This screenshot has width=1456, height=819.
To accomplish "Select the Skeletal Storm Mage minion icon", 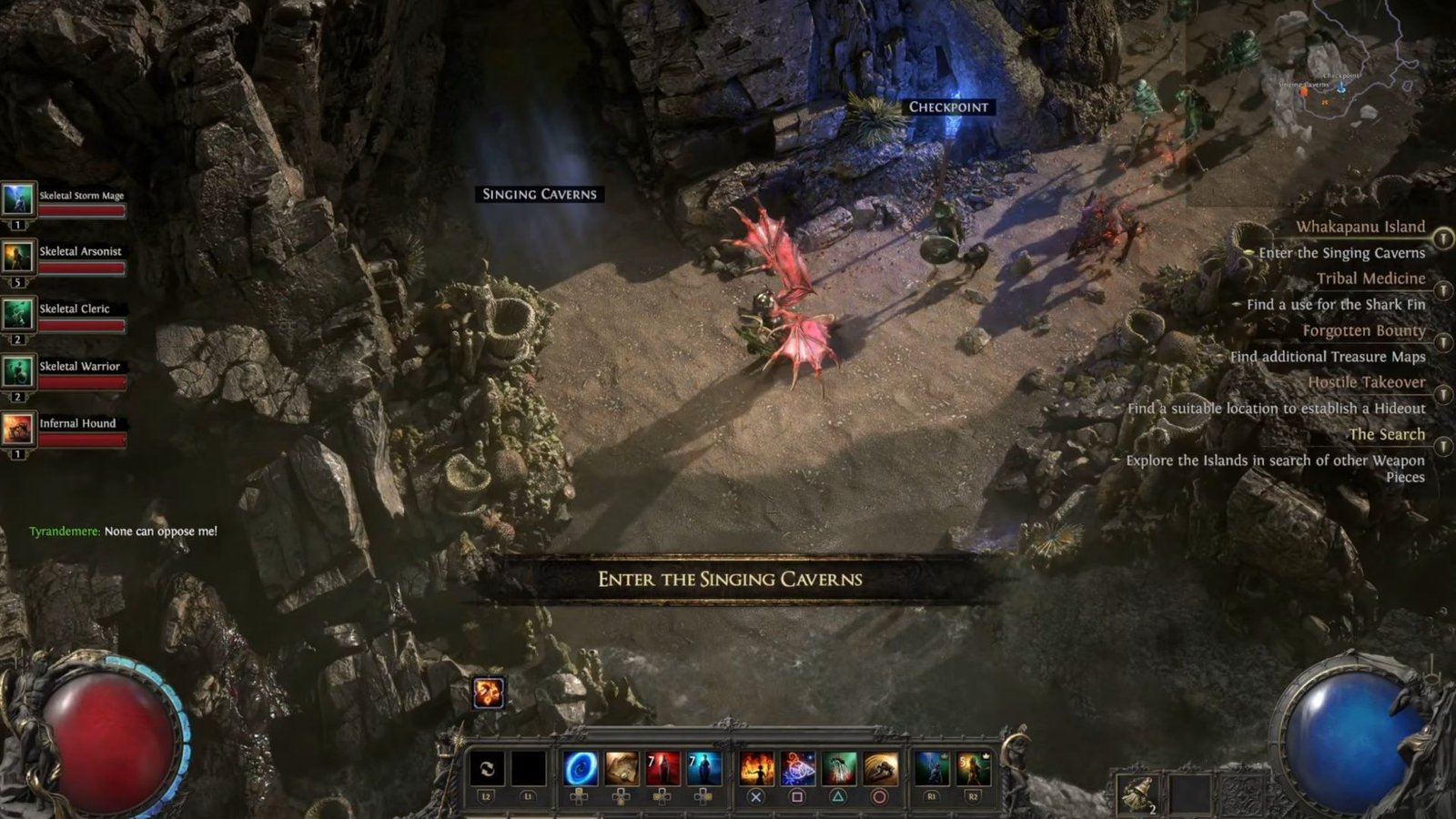I will (x=17, y=198).
